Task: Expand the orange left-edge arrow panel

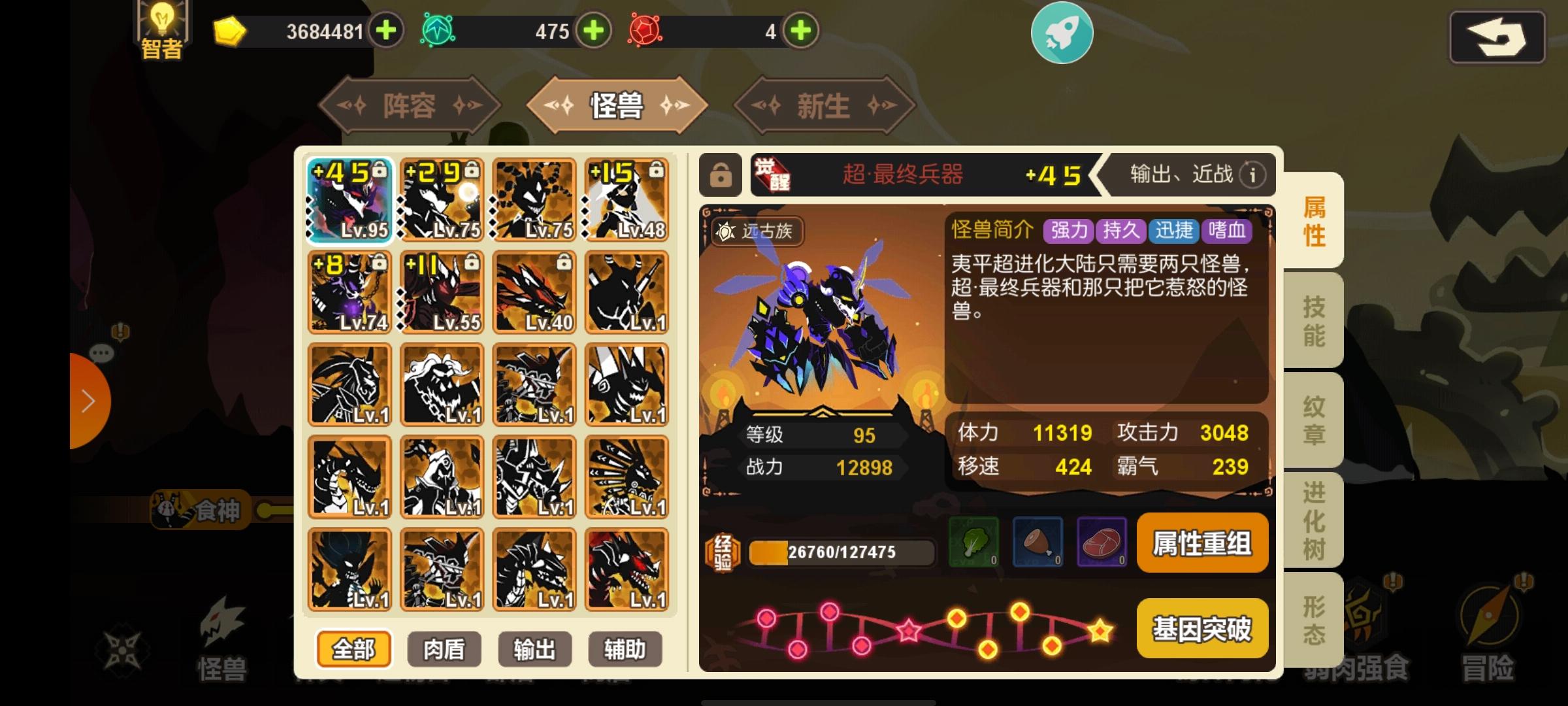Action: coord(89,400)
